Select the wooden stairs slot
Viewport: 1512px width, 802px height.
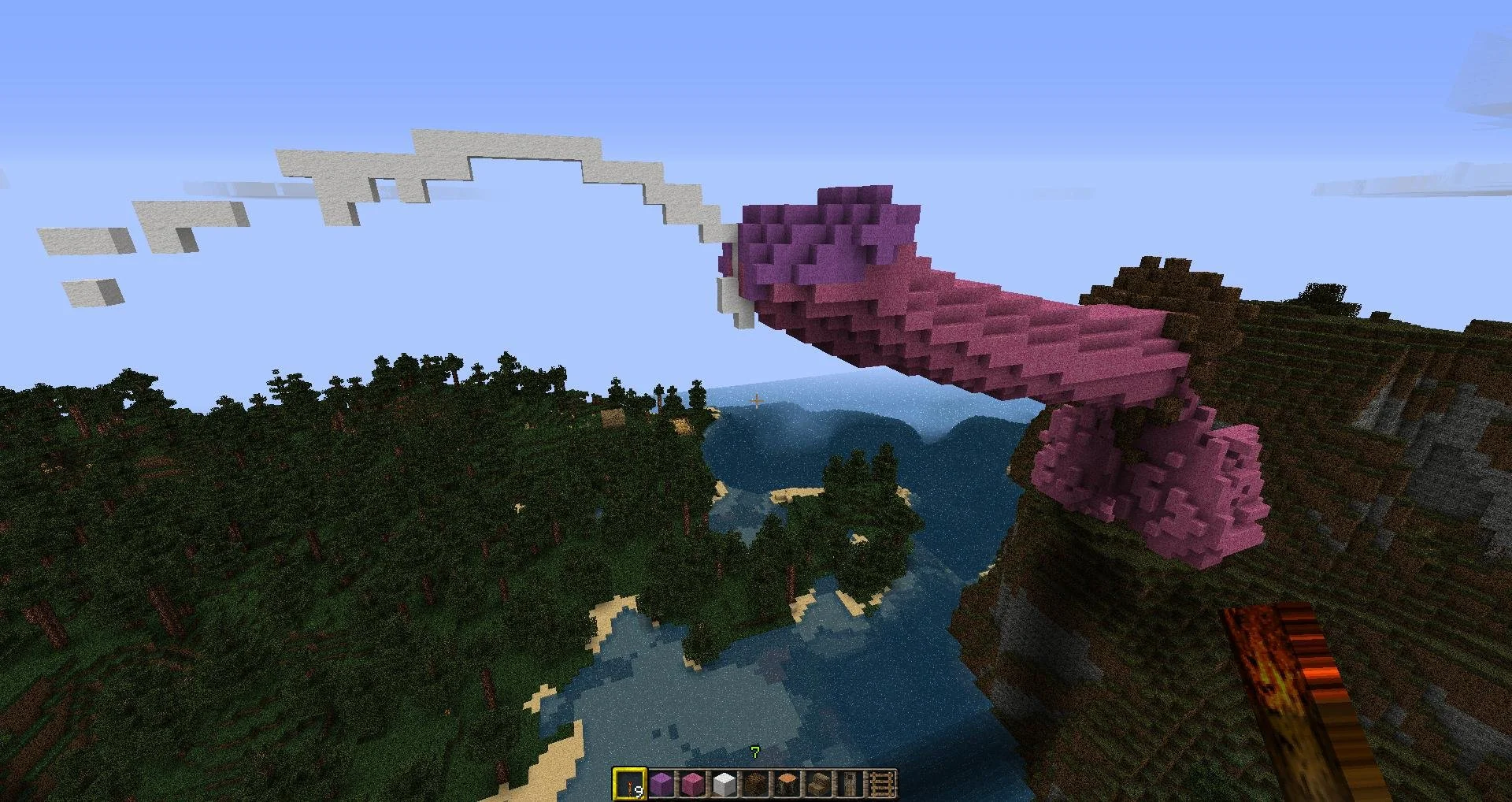click(818, 784)
